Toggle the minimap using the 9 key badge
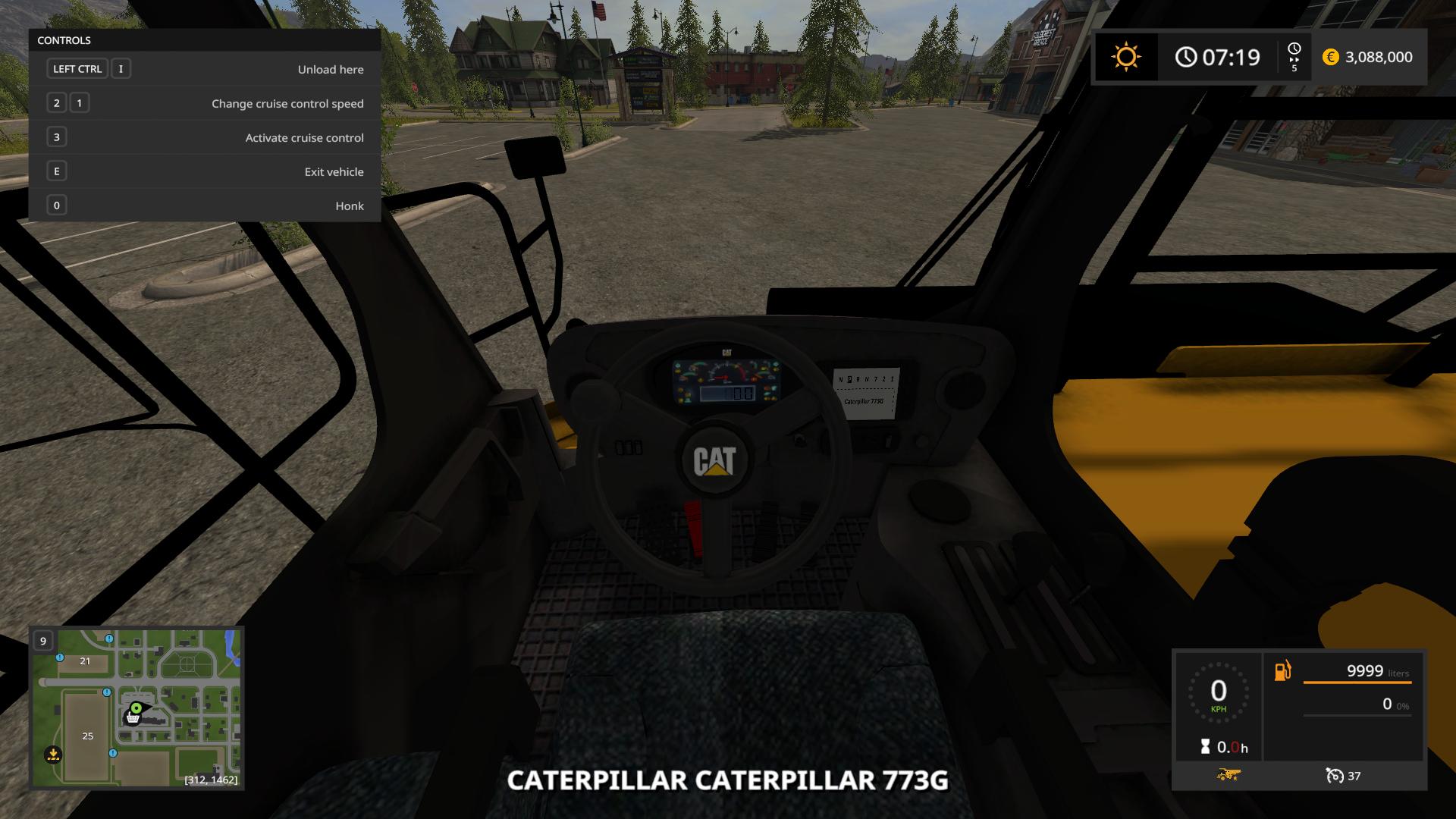Viewport: 1456px width, 819px height. 42,641
